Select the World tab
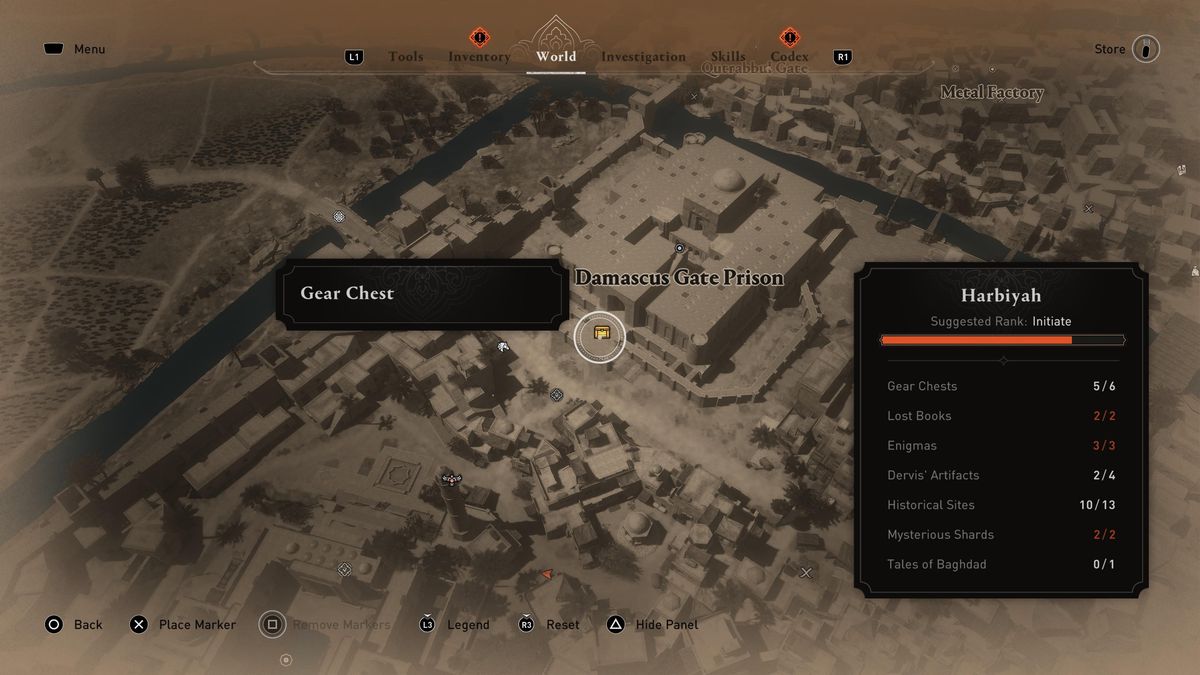1200x675 pixels. tap(555, 57)
